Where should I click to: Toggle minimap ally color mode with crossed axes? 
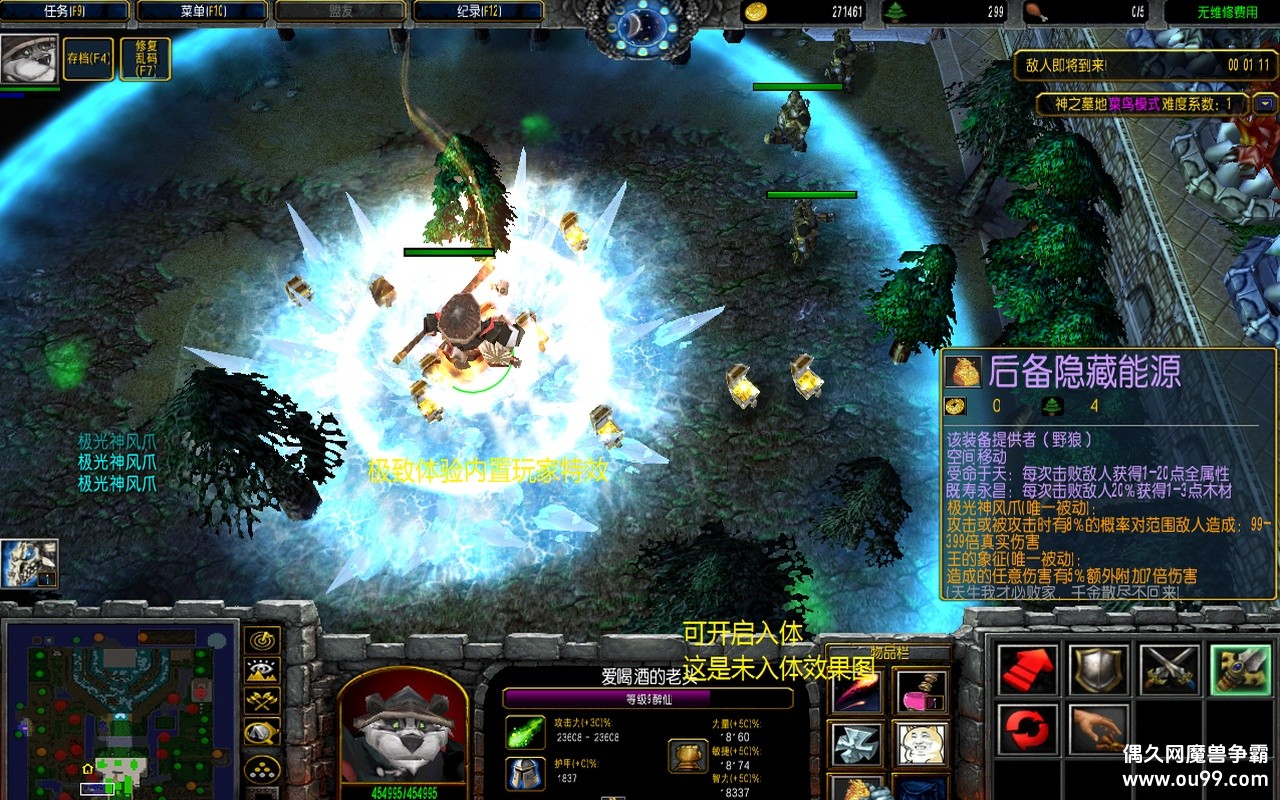pos(262,702)
